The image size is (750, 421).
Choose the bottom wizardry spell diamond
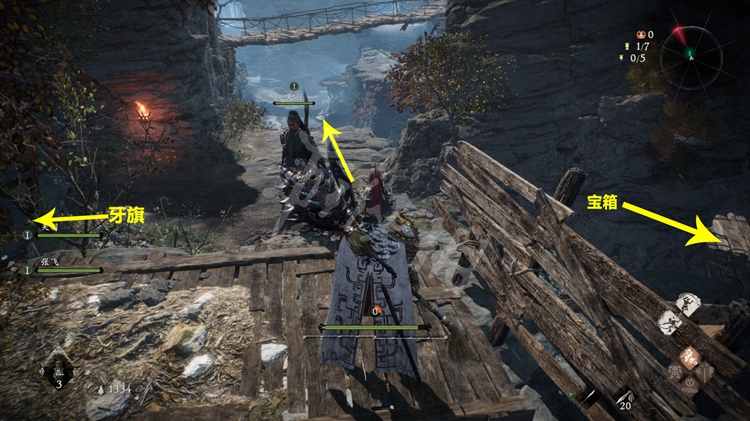point(690,381)
